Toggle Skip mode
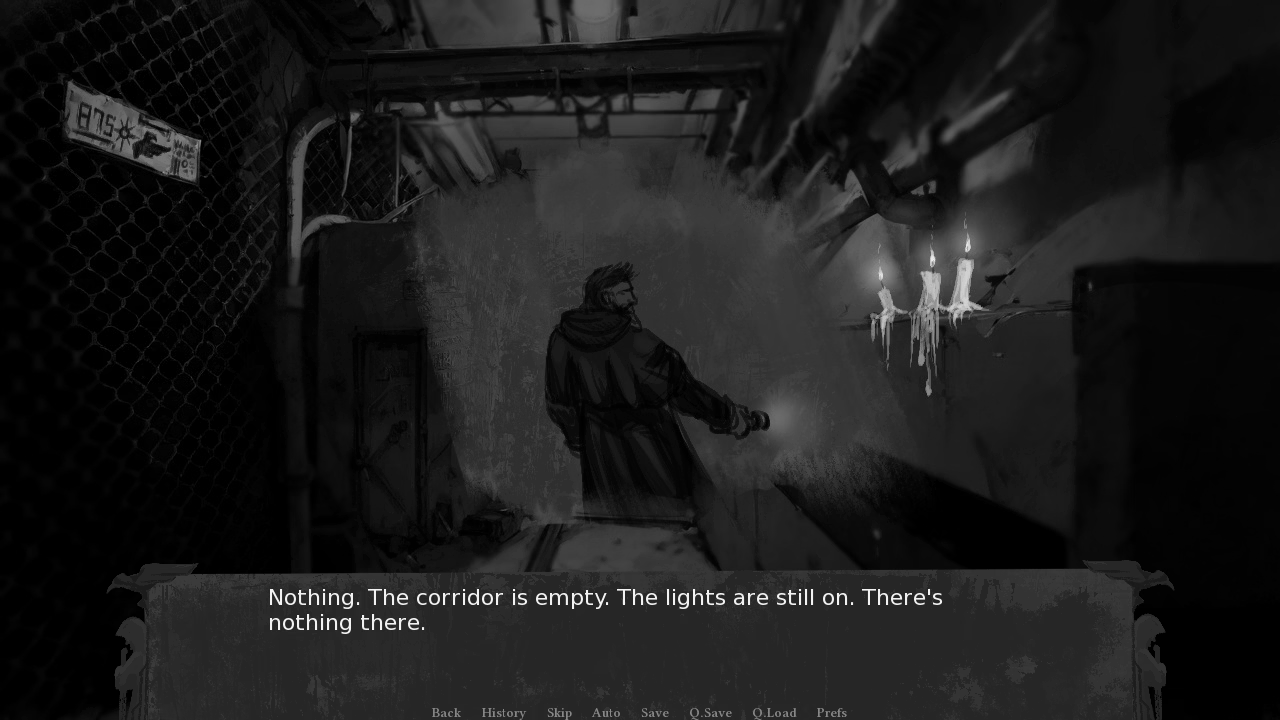Viewport: 1280px width, 720px height. point(559,712)
